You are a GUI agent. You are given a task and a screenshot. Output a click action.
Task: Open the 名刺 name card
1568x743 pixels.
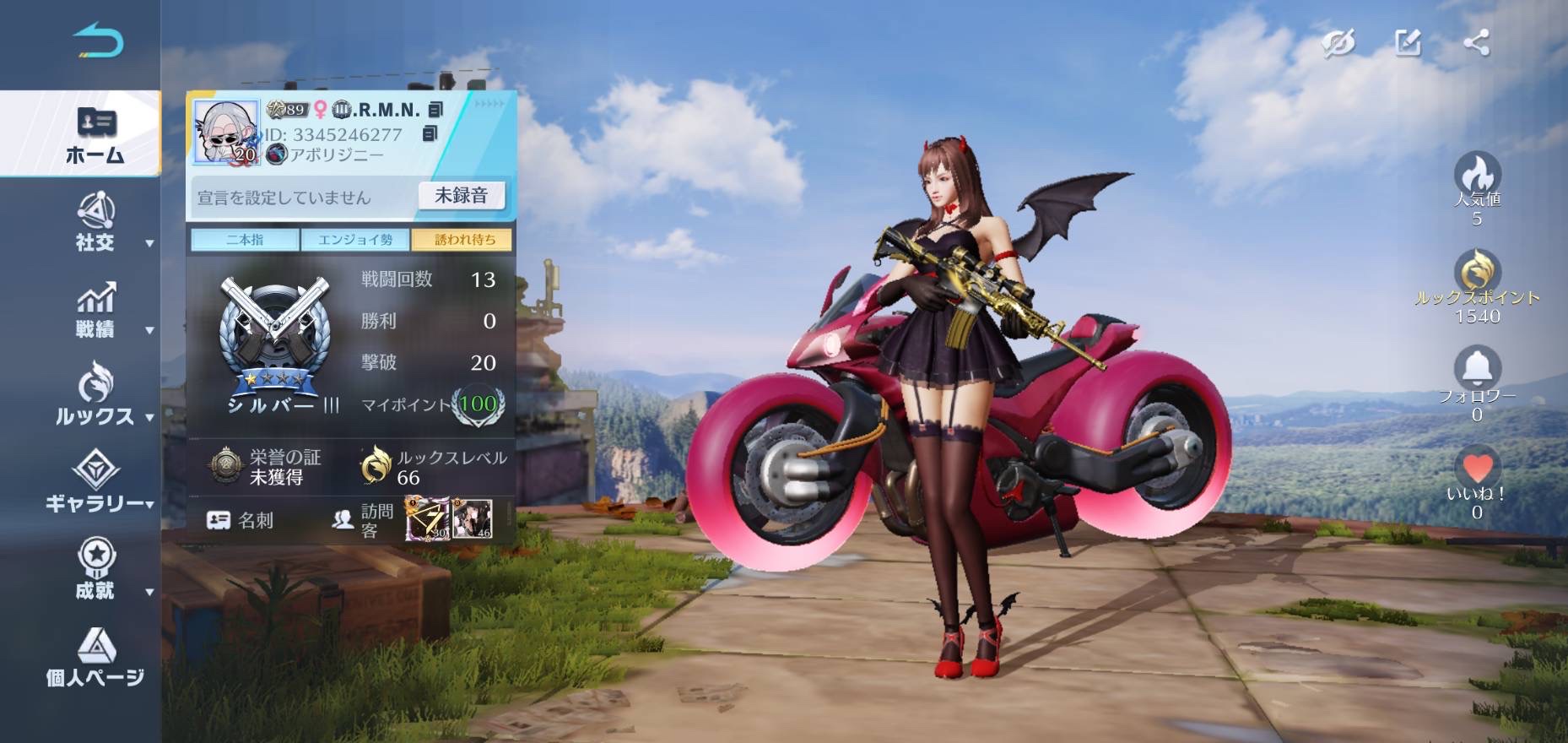coord(241,520)
